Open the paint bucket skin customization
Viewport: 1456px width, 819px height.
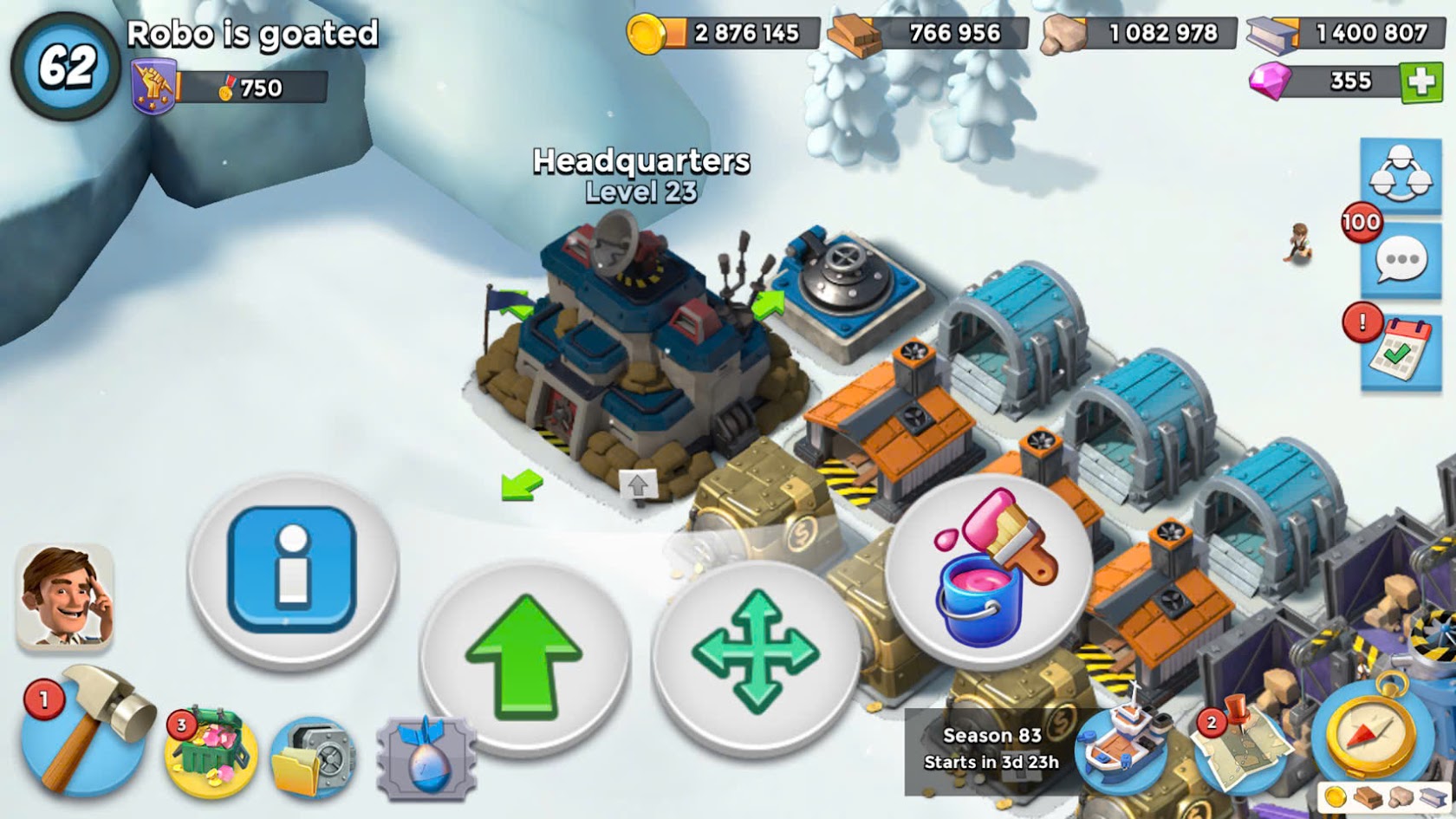[987, 570]
